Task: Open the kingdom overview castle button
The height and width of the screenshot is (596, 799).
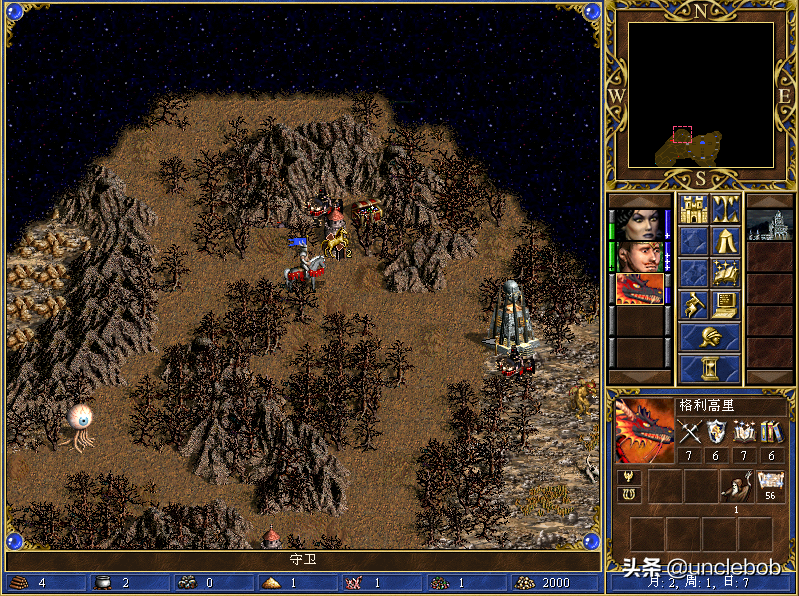Action: tap(694, 210)
